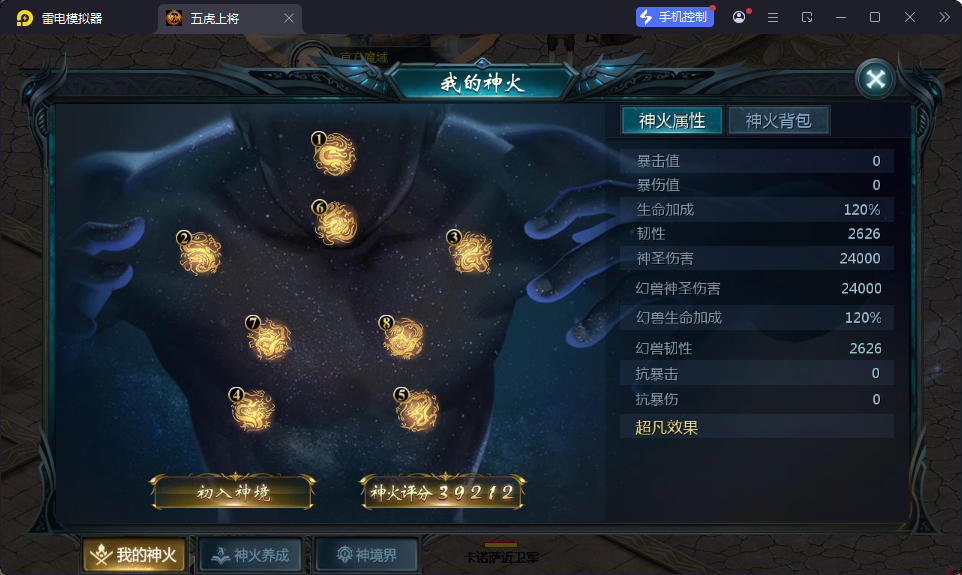Pick divine fire slot number 4
This screenshot has height=575, width=962.
point(252,410)
